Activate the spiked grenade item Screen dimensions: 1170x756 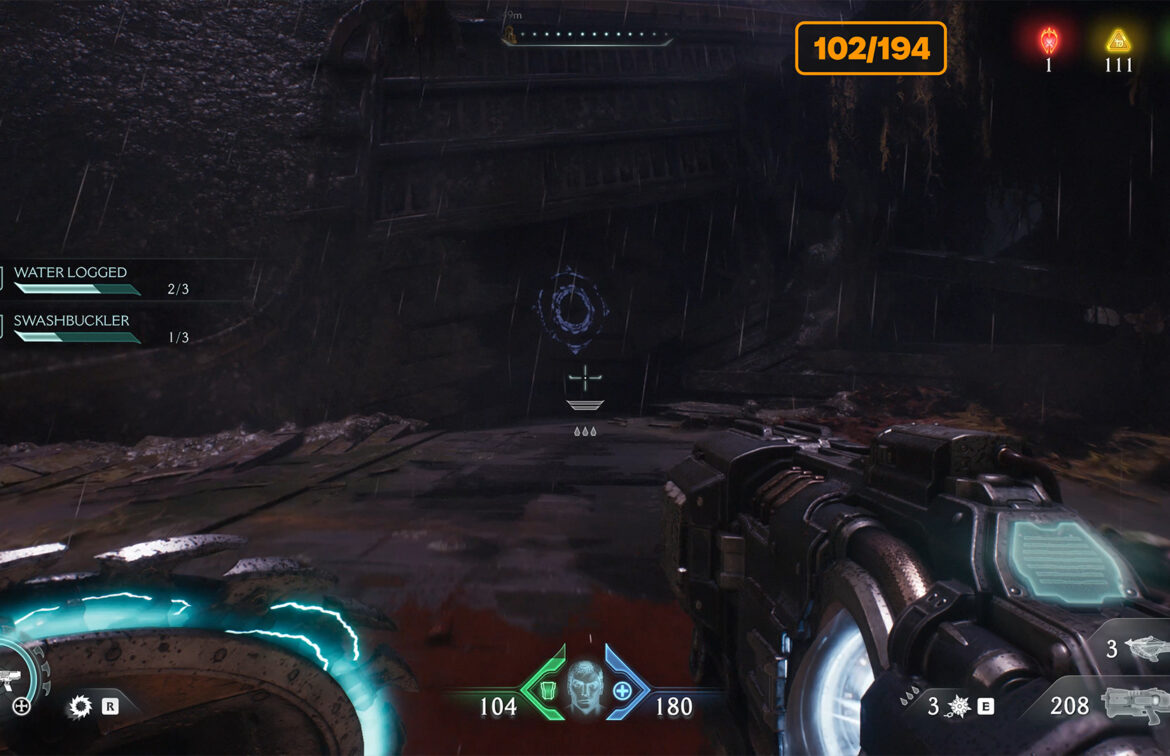[x=958, y=707]
